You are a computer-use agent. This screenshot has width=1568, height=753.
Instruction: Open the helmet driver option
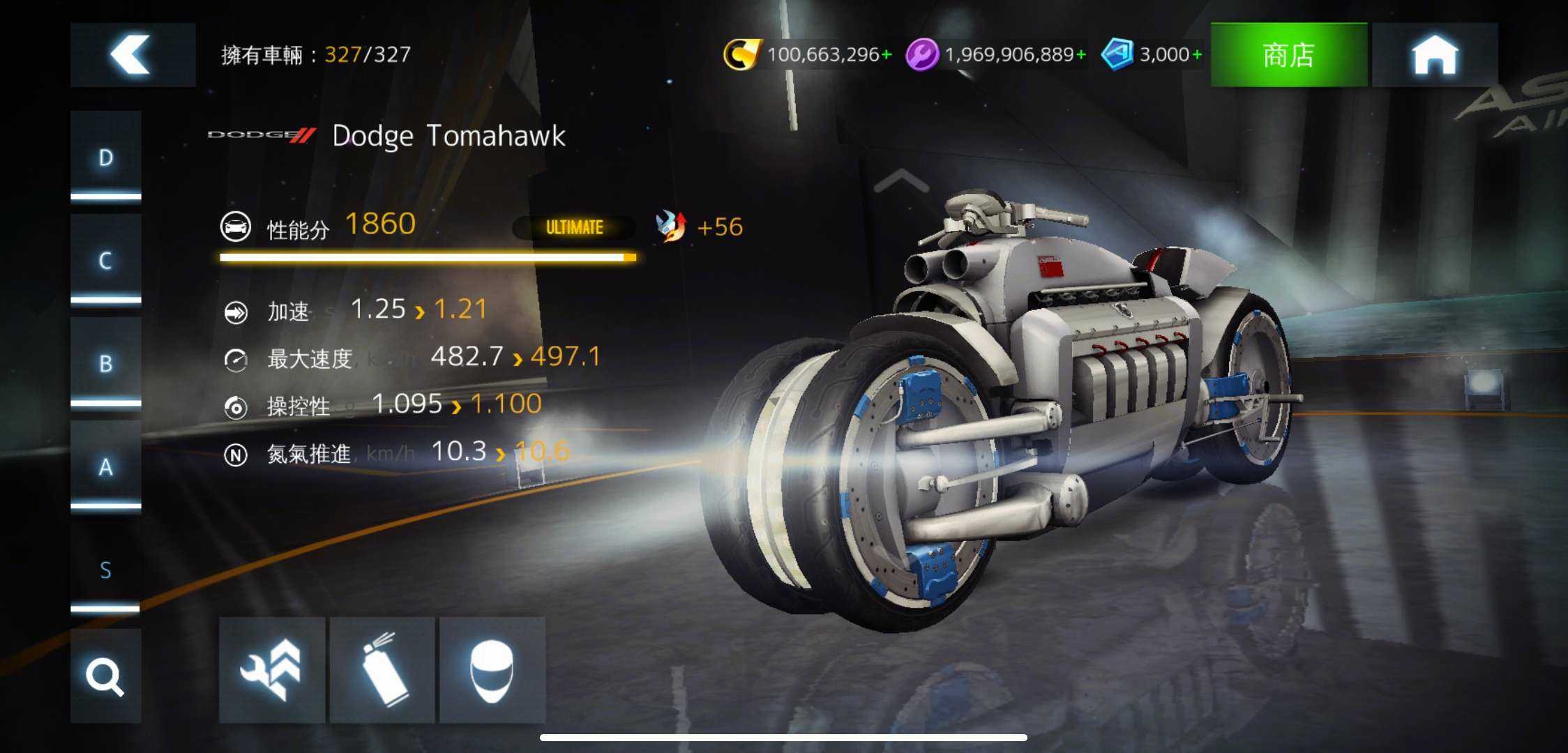pyautogui.click(x=492, y=670)
